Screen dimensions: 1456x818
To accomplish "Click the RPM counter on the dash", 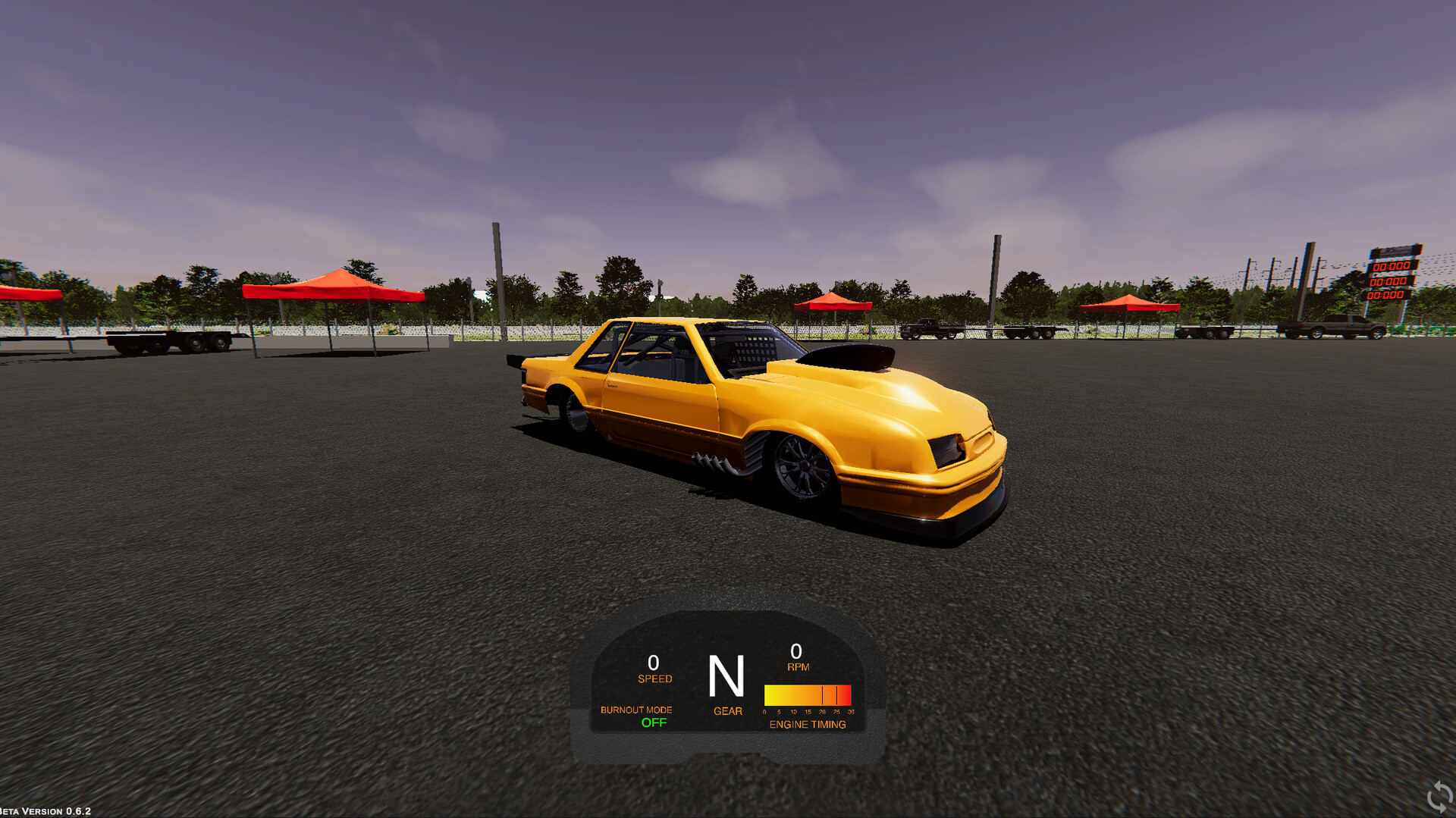I will [795, 657].
